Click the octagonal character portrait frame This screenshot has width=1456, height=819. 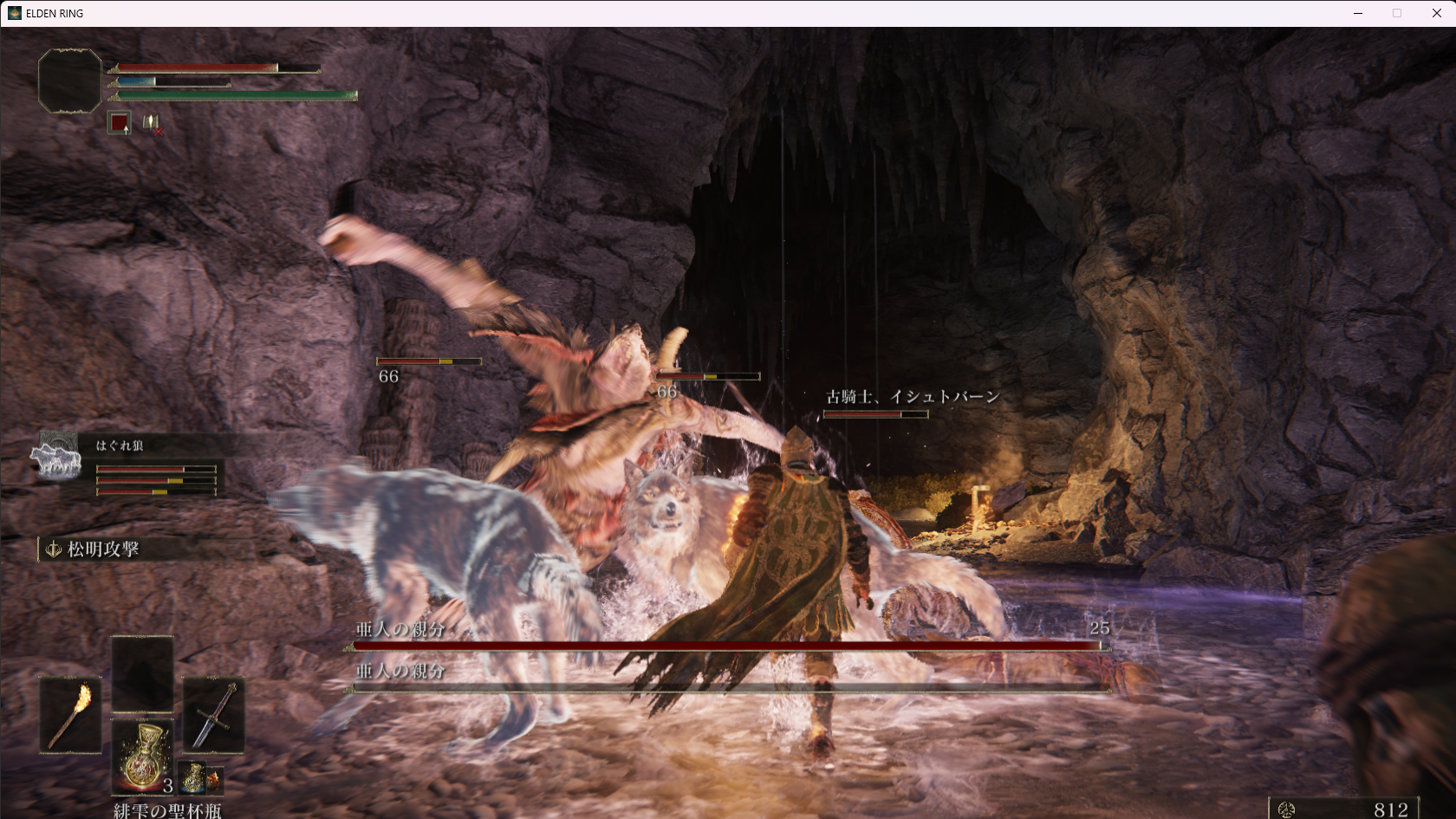(70, 81)
